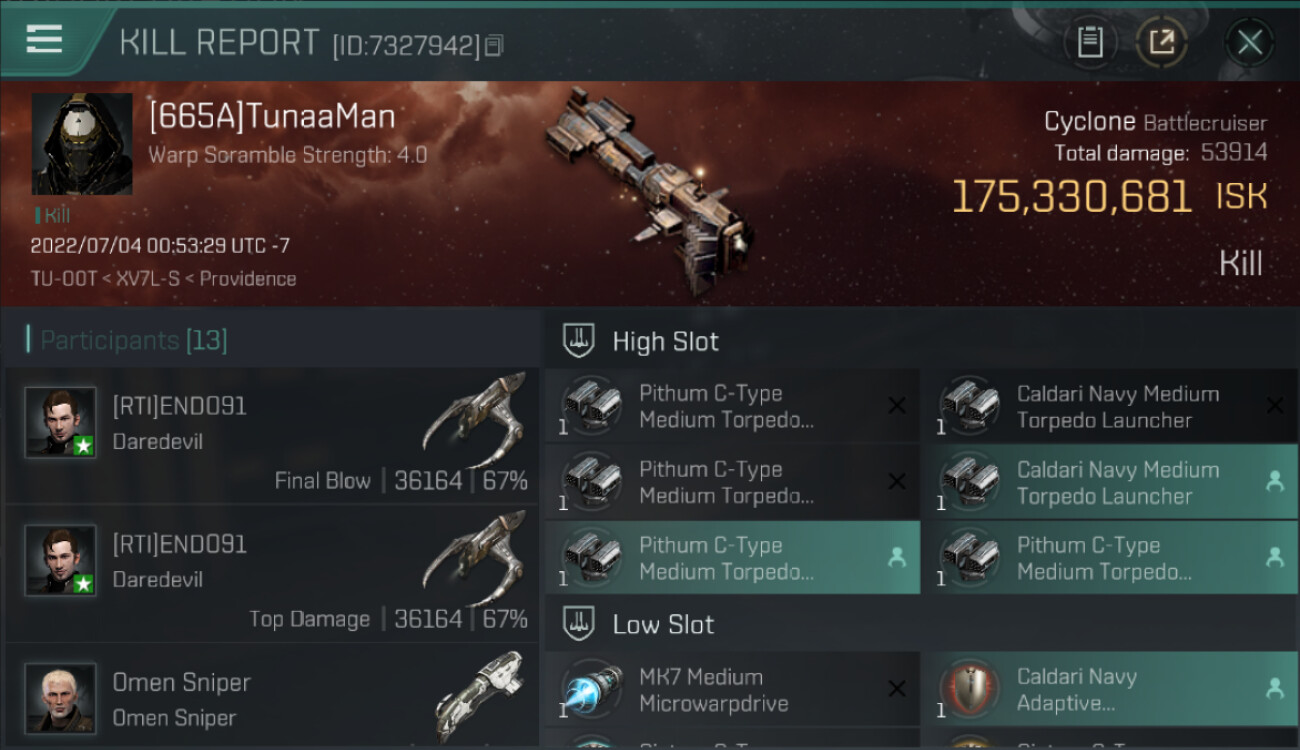
Task: Select ENDO91's Top Damage participant row
Action: [x=272, y=574]
